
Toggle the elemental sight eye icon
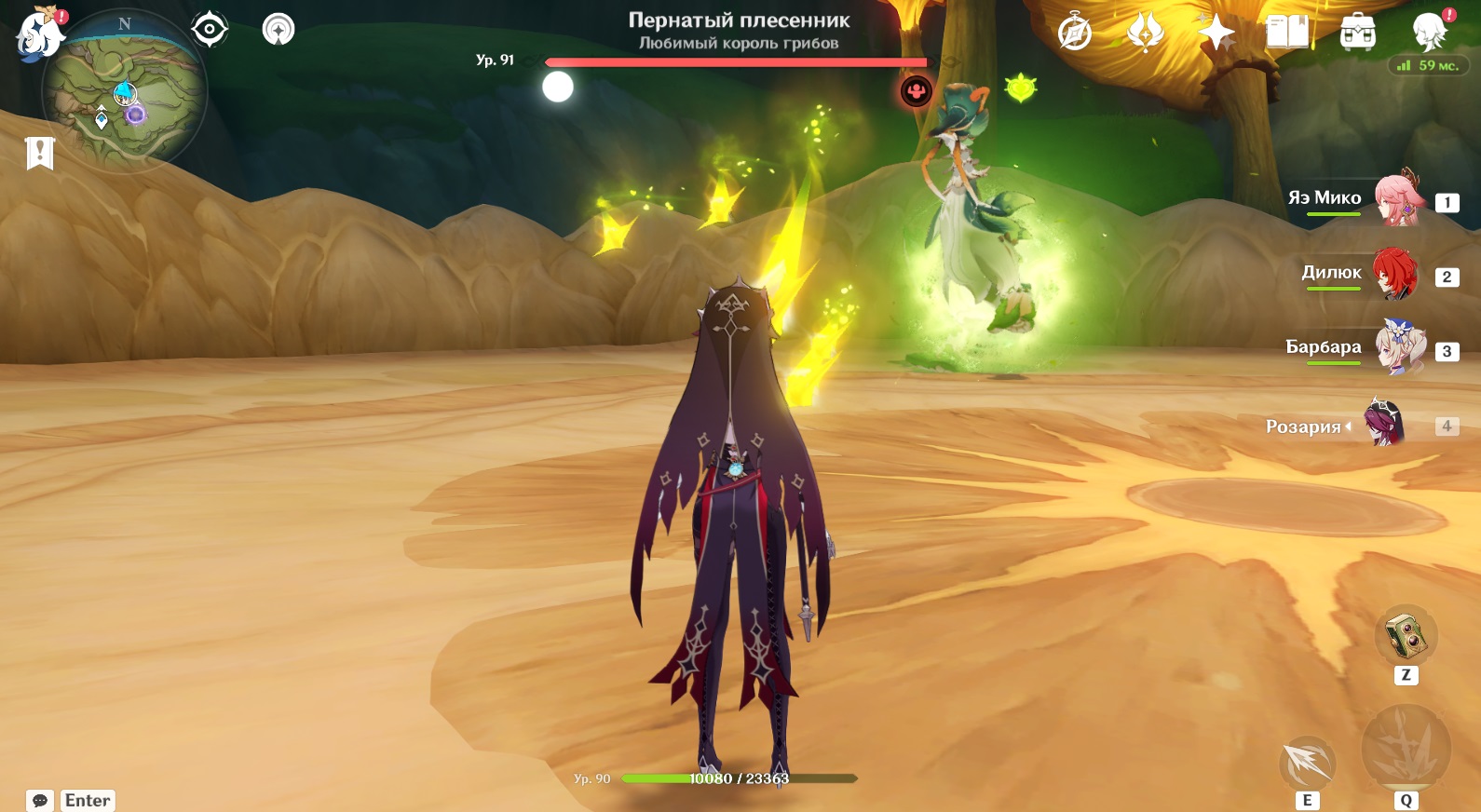210,30
